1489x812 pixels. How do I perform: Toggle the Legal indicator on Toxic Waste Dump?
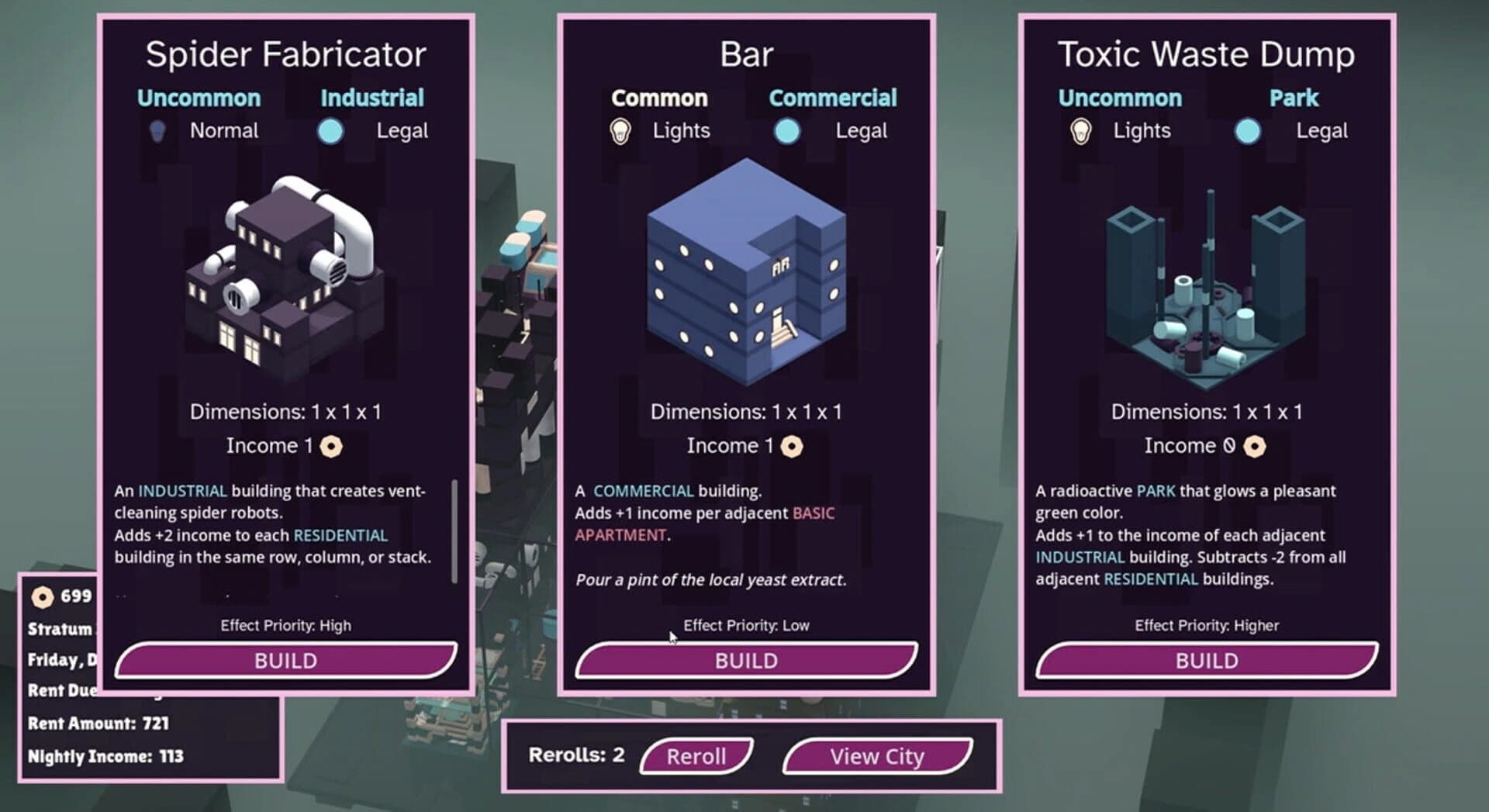[1247, 130]
